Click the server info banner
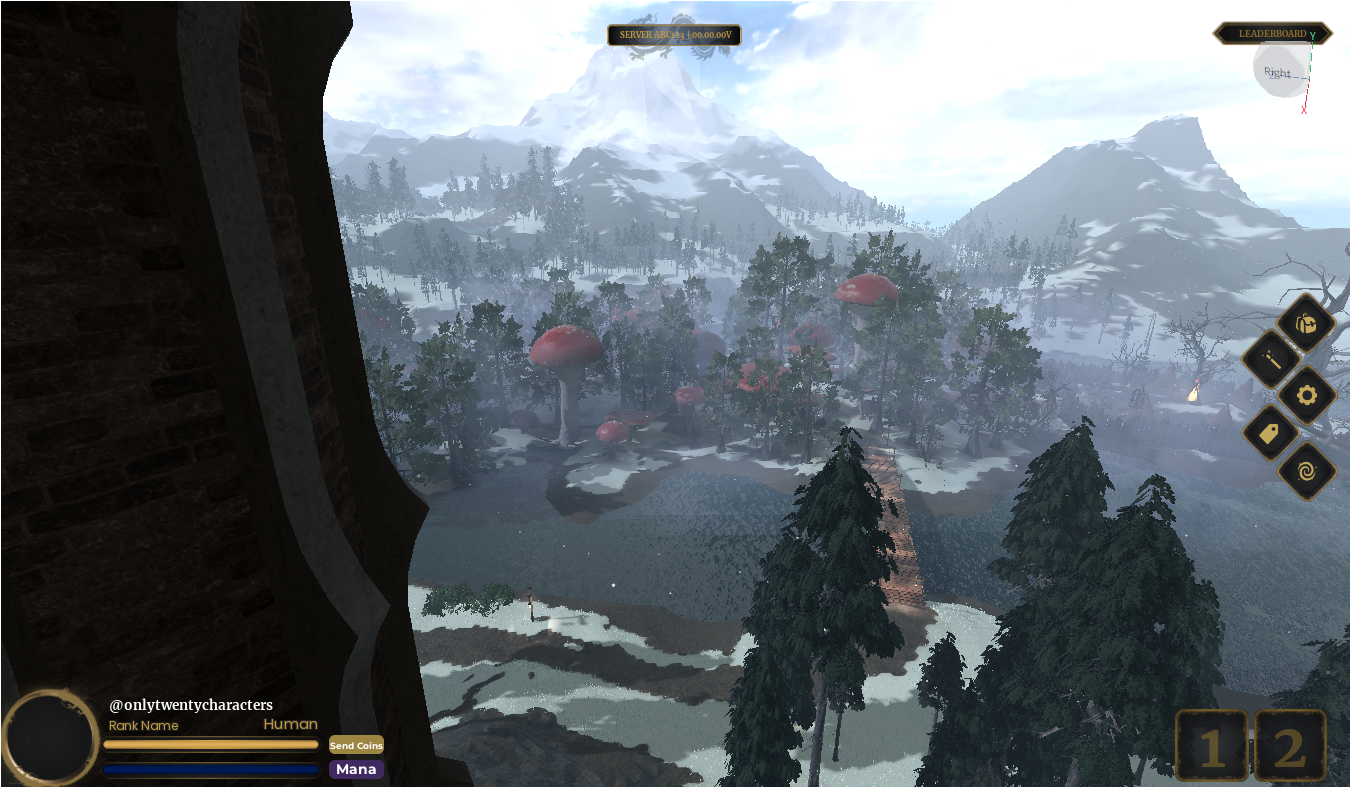Image resolution: width=1351 pixels, height=788 pixels. tap(675, 35)
